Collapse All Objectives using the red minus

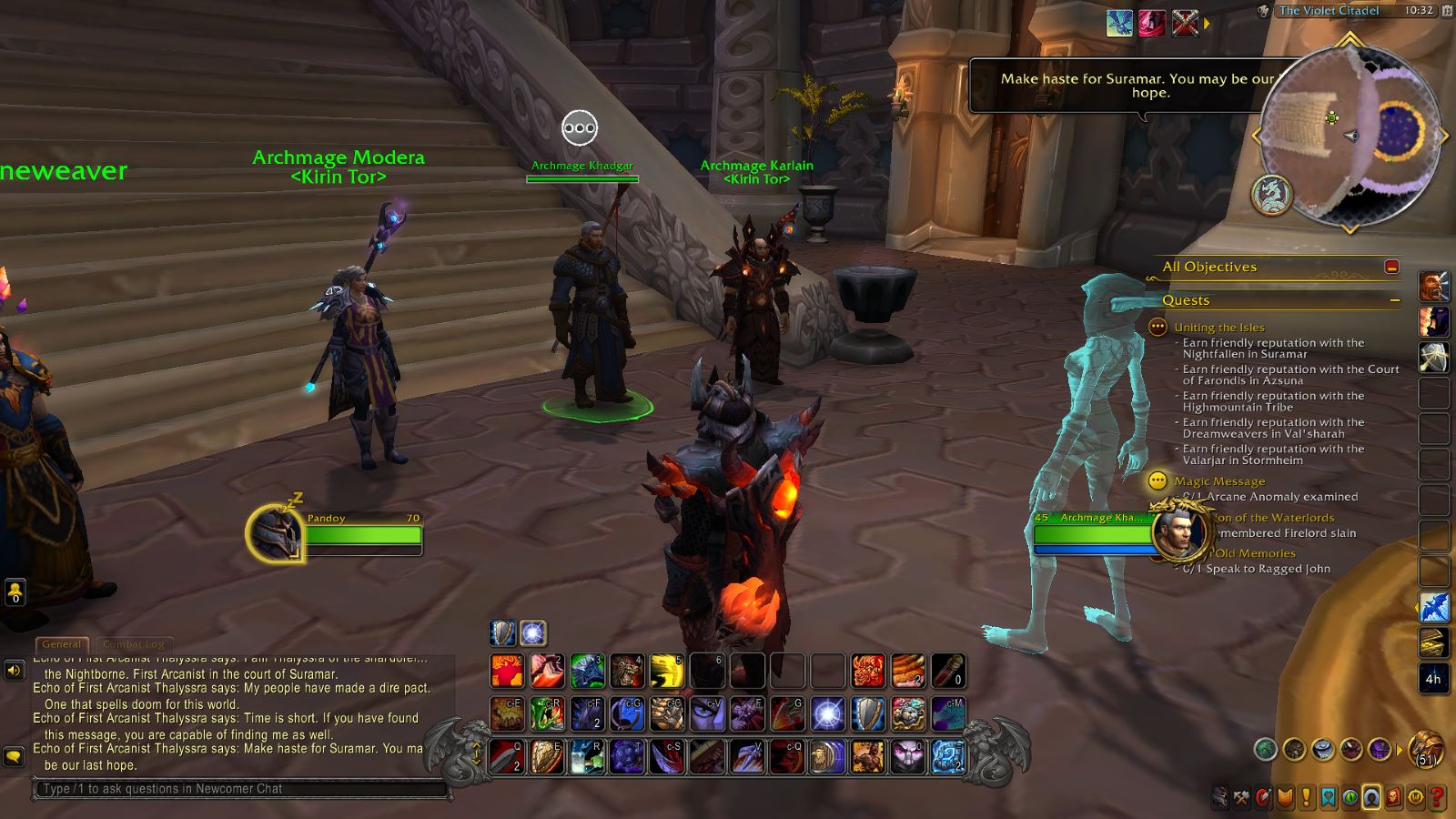1393,267
